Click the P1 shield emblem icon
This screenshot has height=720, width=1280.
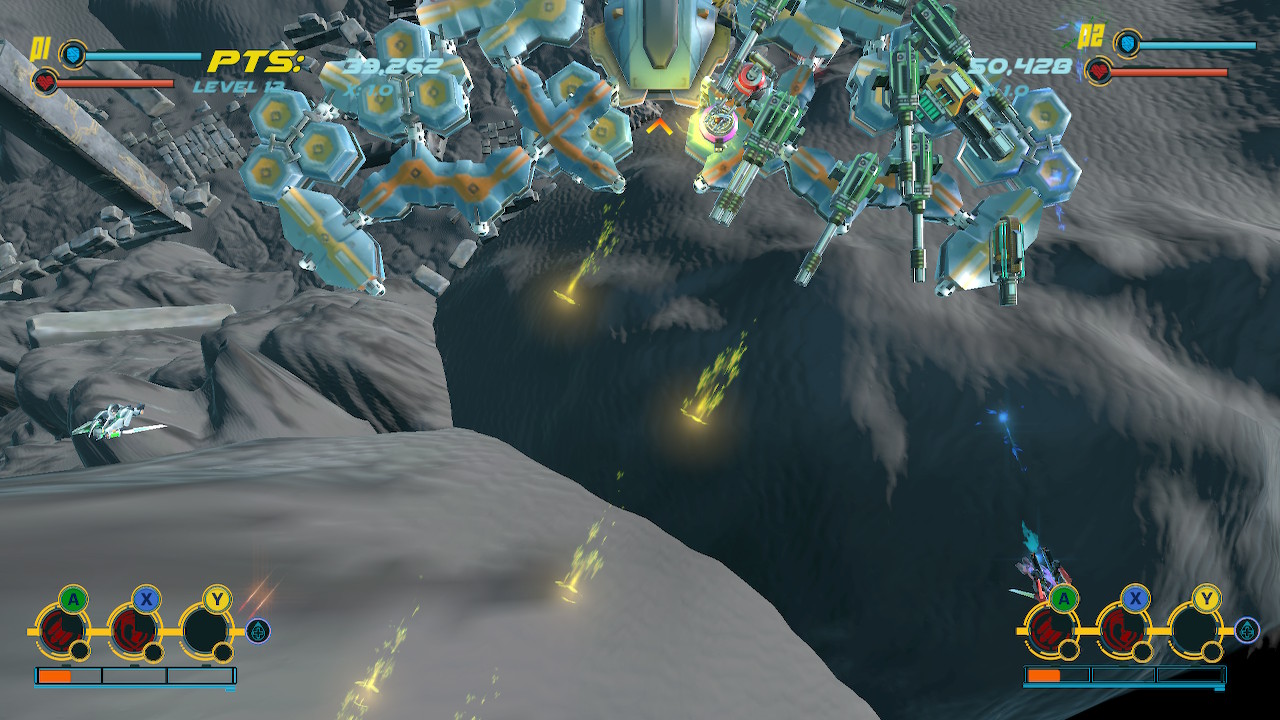(72, 55)
